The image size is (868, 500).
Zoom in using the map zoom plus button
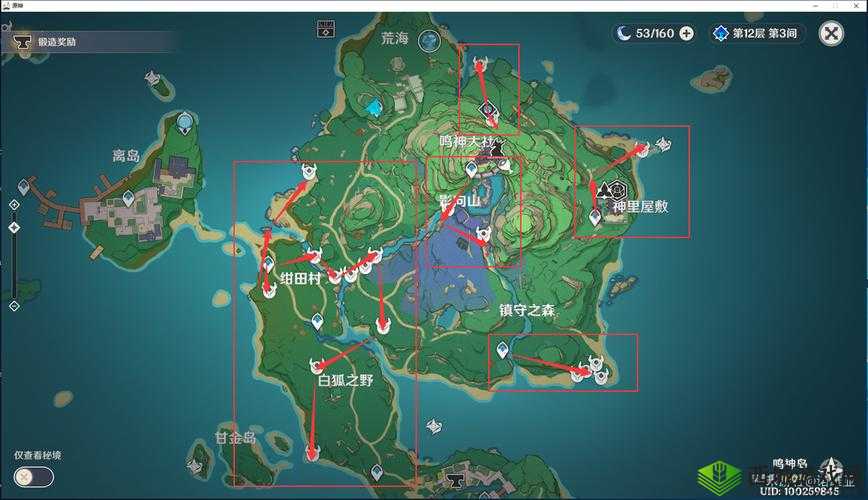[14, 204]
